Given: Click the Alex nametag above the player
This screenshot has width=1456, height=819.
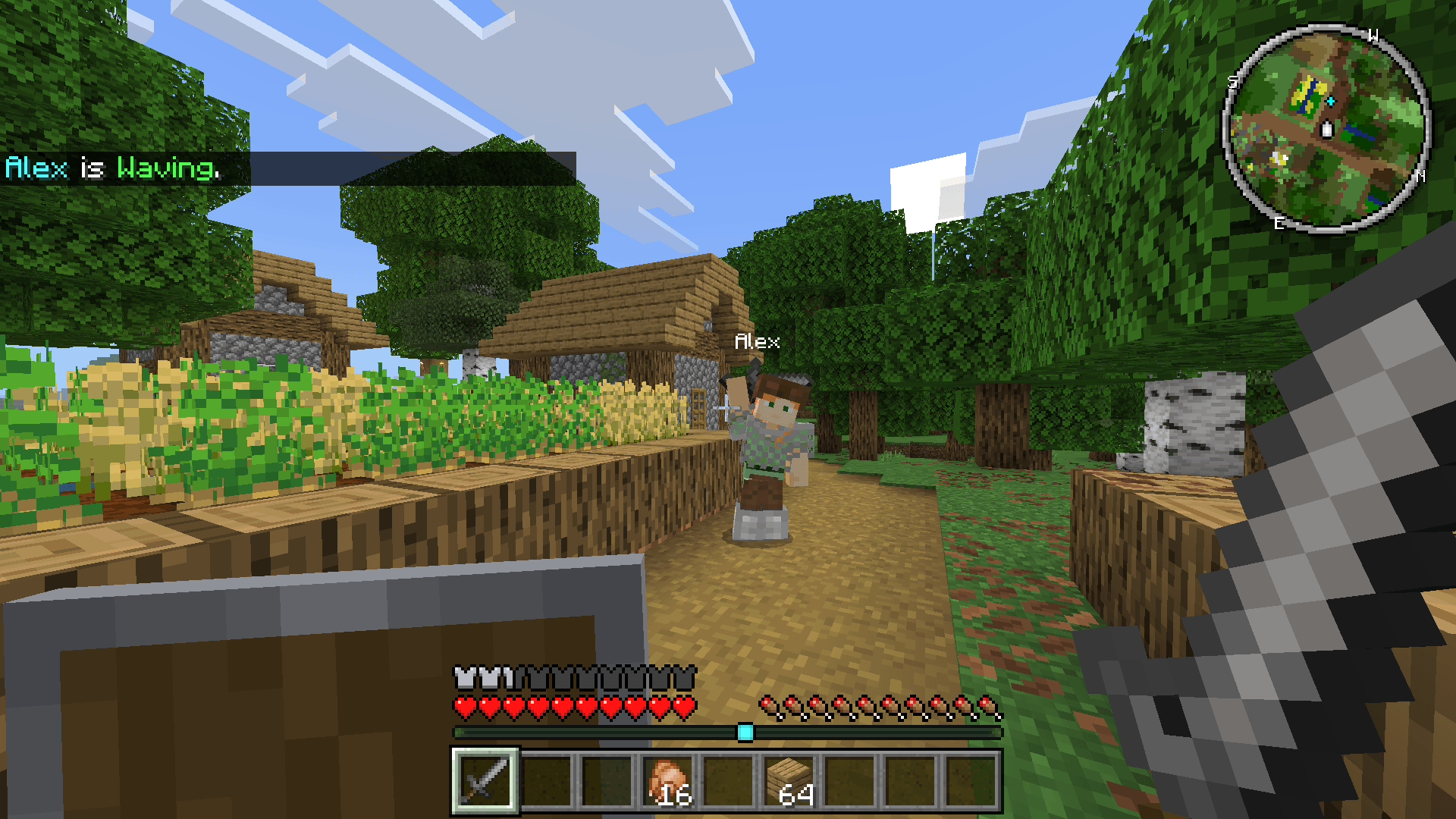Looking at the screenshot, I should 756,342.
